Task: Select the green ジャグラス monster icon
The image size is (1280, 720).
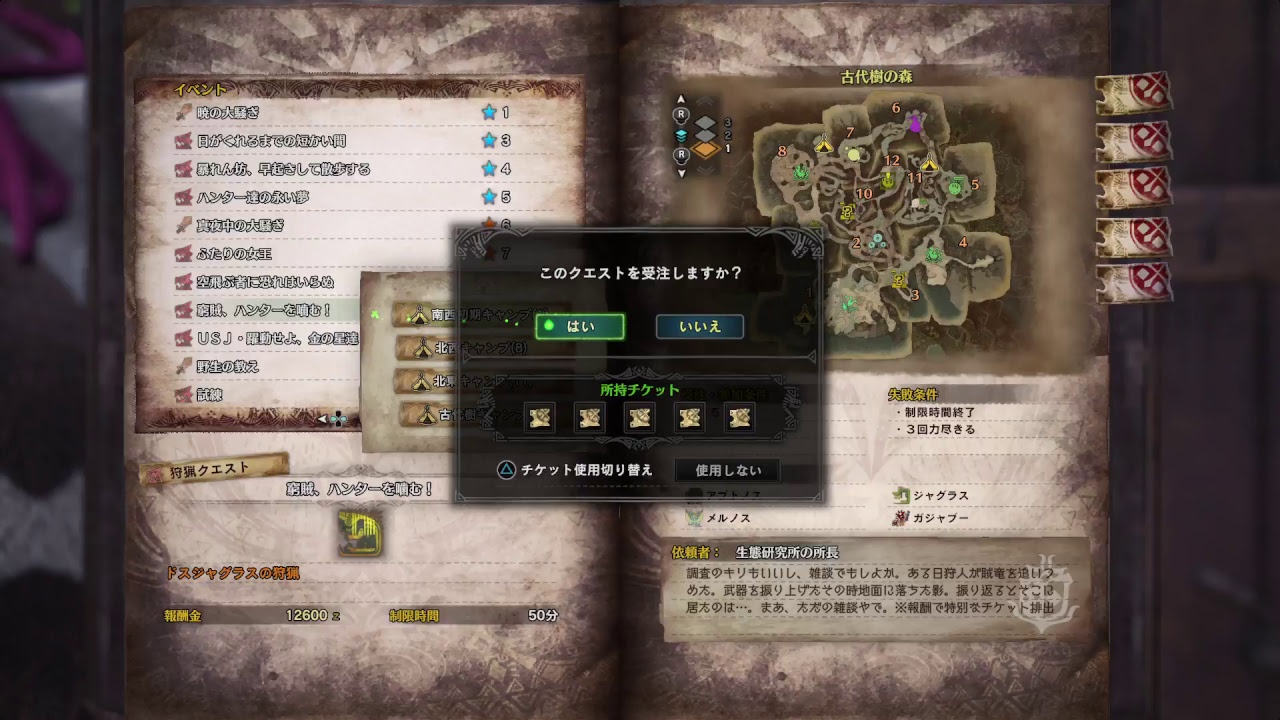Action: click(x=901, y=495)
